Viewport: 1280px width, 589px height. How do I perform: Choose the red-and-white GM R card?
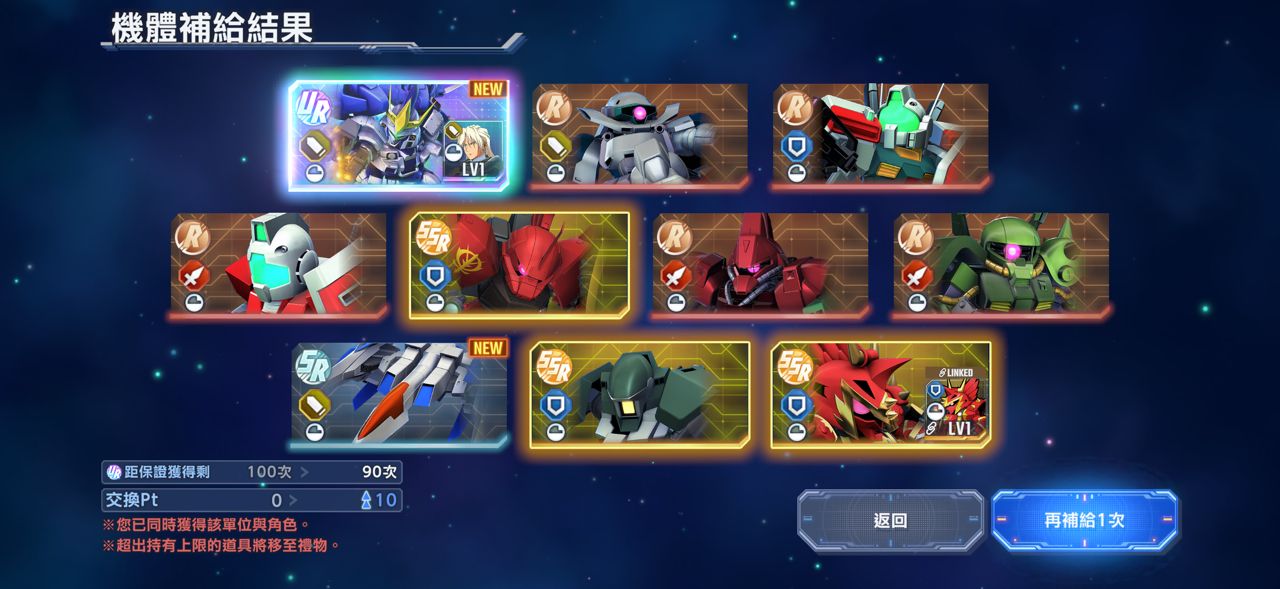coord(278,264)
